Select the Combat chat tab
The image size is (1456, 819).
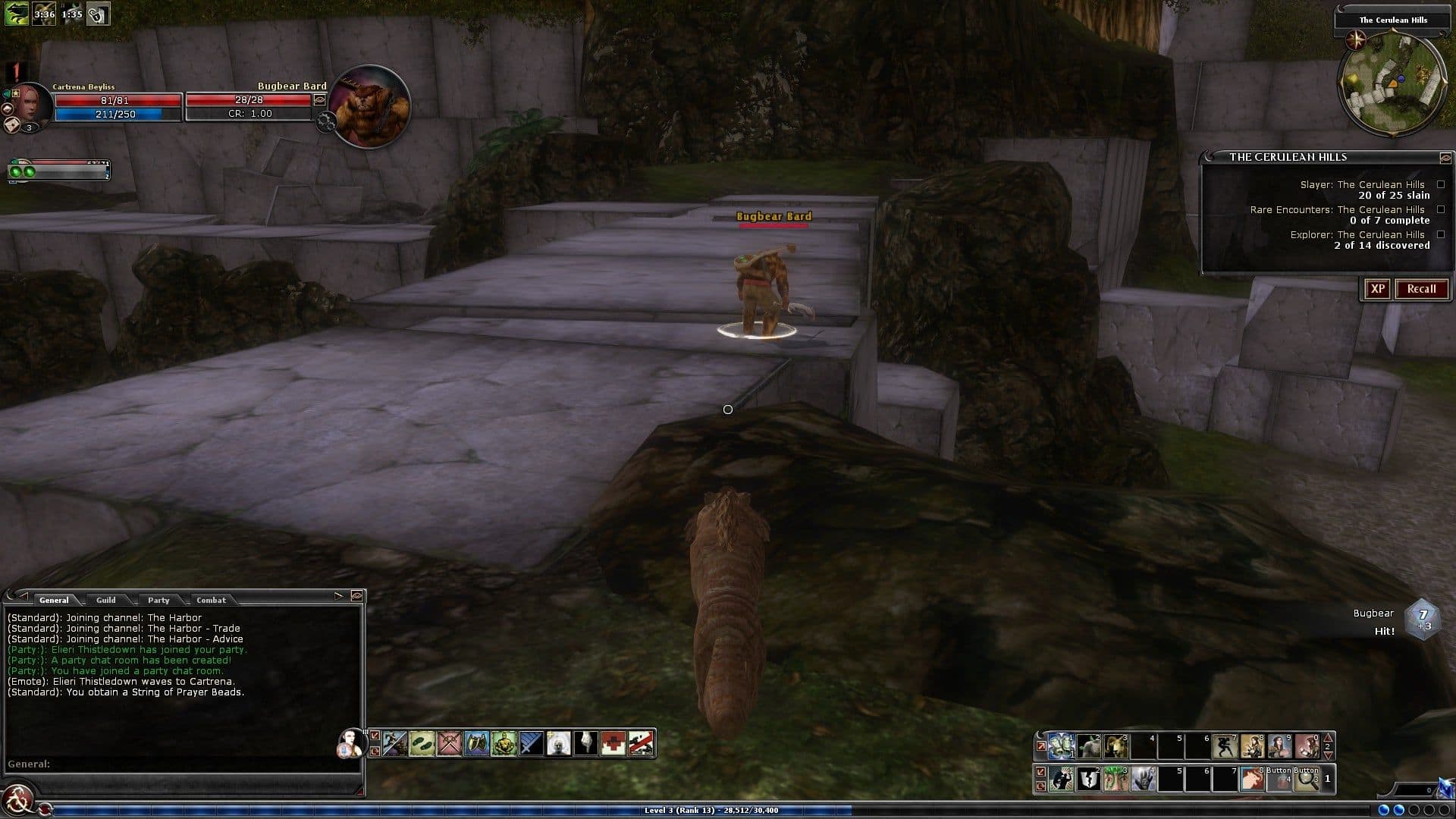click(x=211, y=600)
